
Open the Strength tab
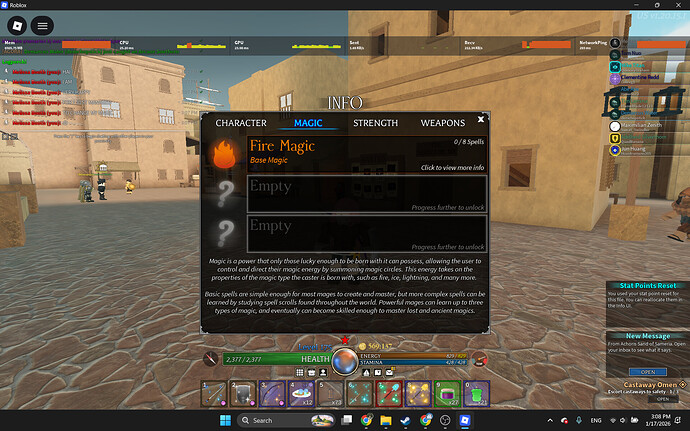(x=376, y=123)
